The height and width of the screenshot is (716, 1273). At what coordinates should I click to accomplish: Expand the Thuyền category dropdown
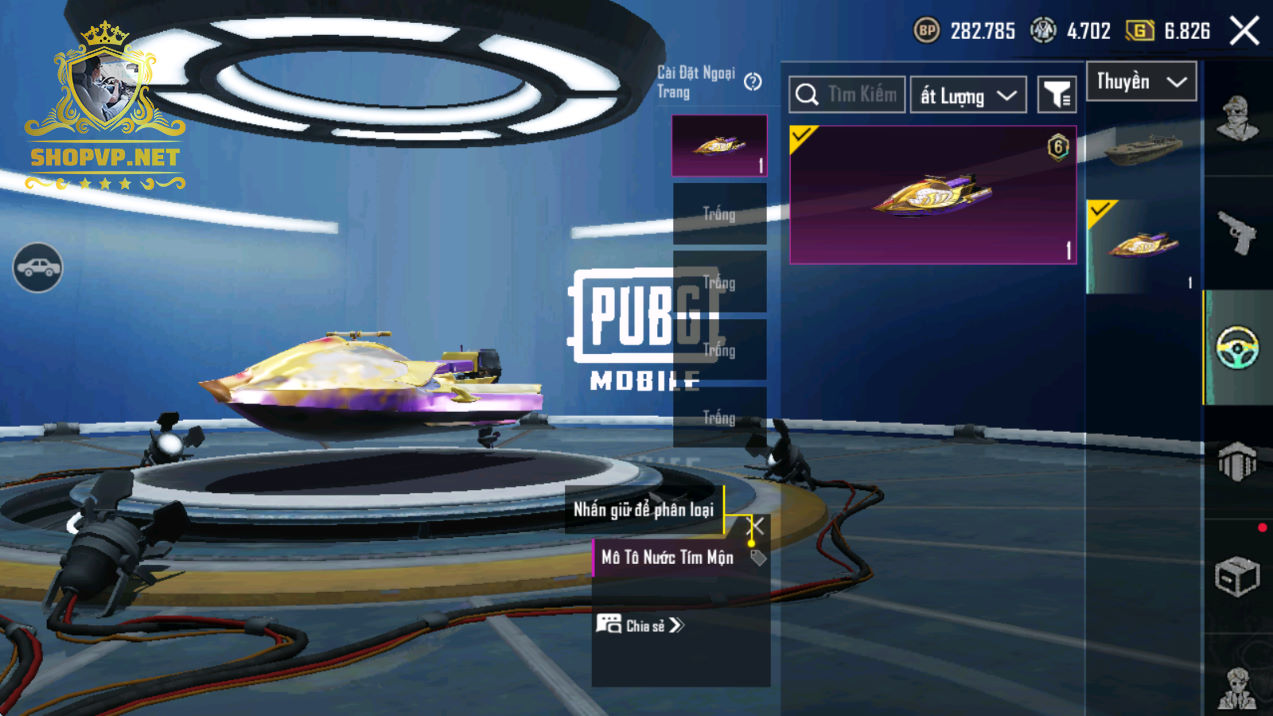pos(1141,82)
